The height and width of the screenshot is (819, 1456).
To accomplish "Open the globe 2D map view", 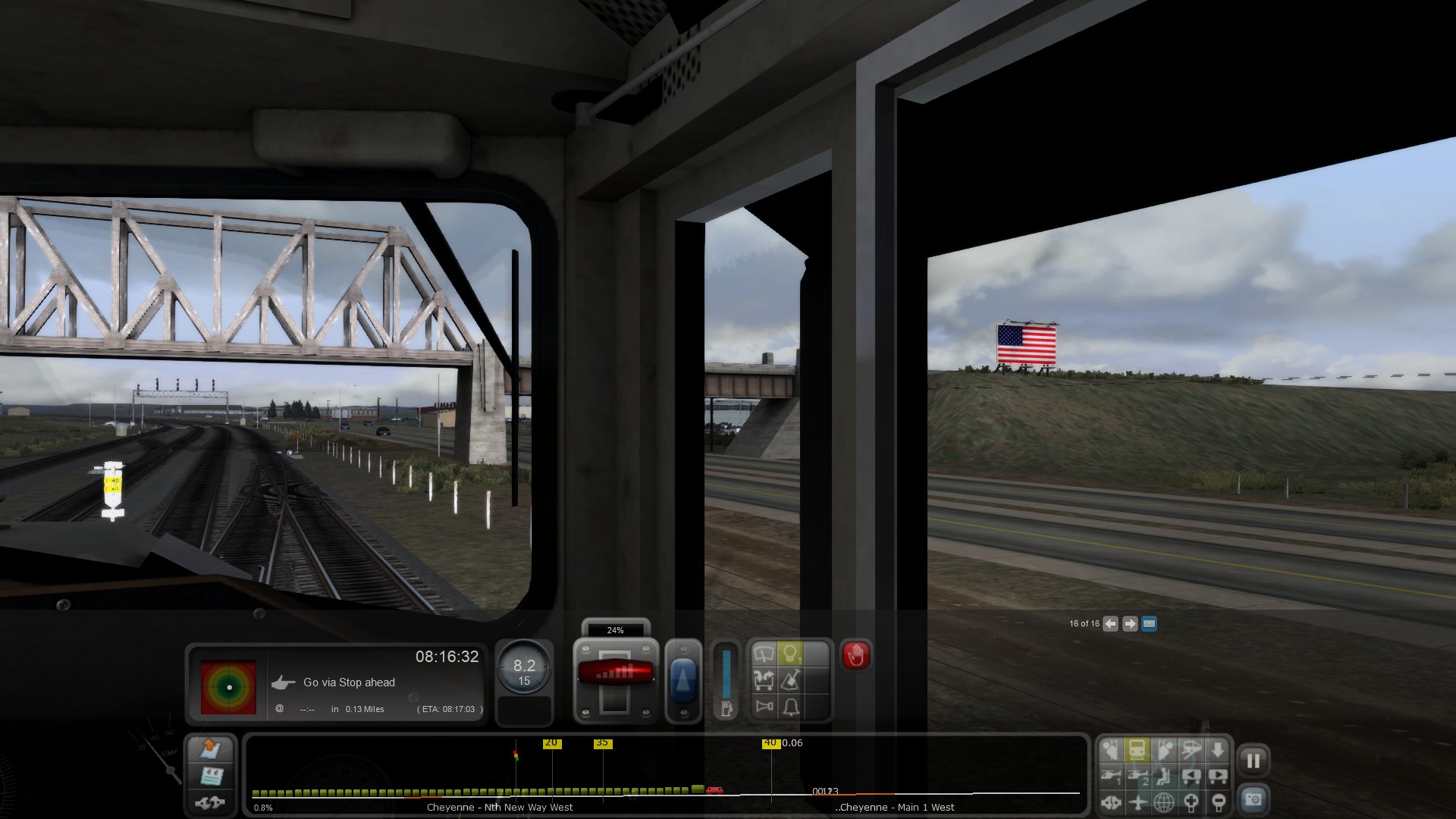I will (1163, 802).
